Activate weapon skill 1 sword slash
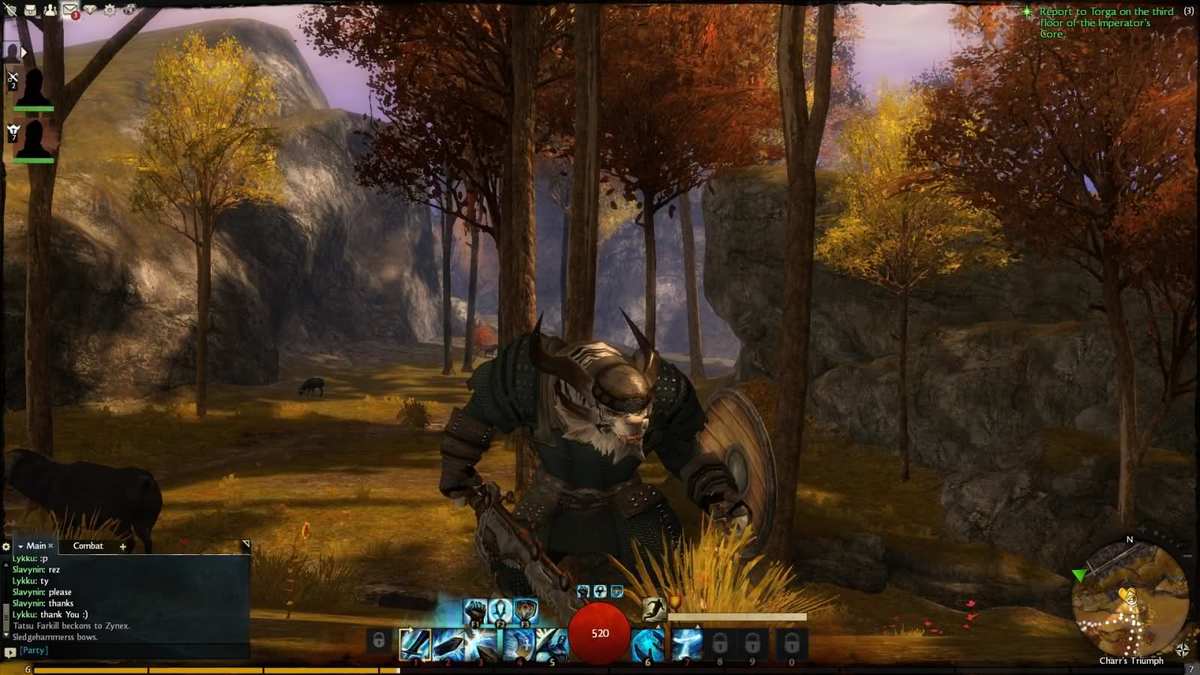Screen dimensions: 1200x675 click(x=414, y=643)
